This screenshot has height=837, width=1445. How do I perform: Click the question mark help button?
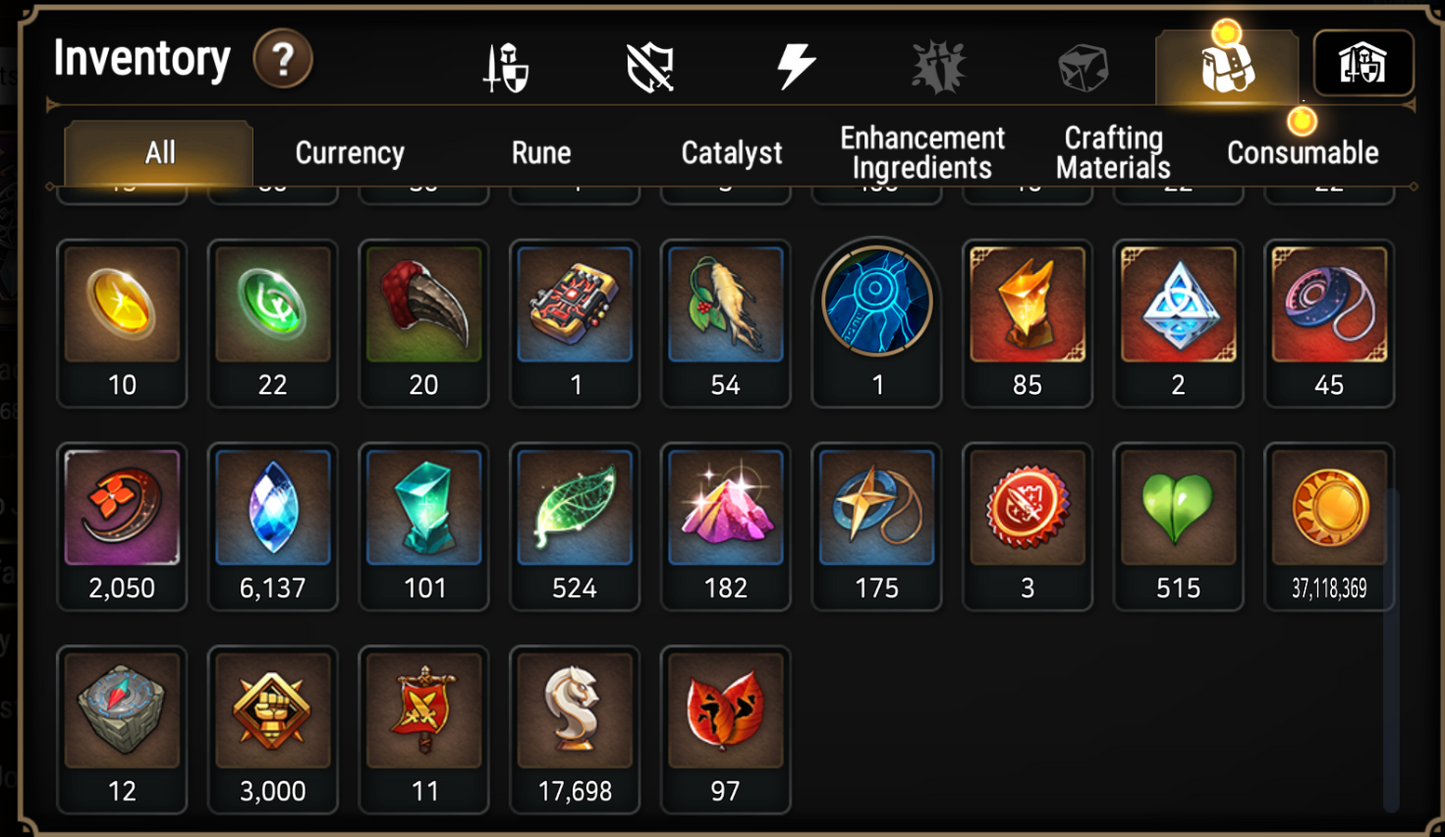point(283,60)
